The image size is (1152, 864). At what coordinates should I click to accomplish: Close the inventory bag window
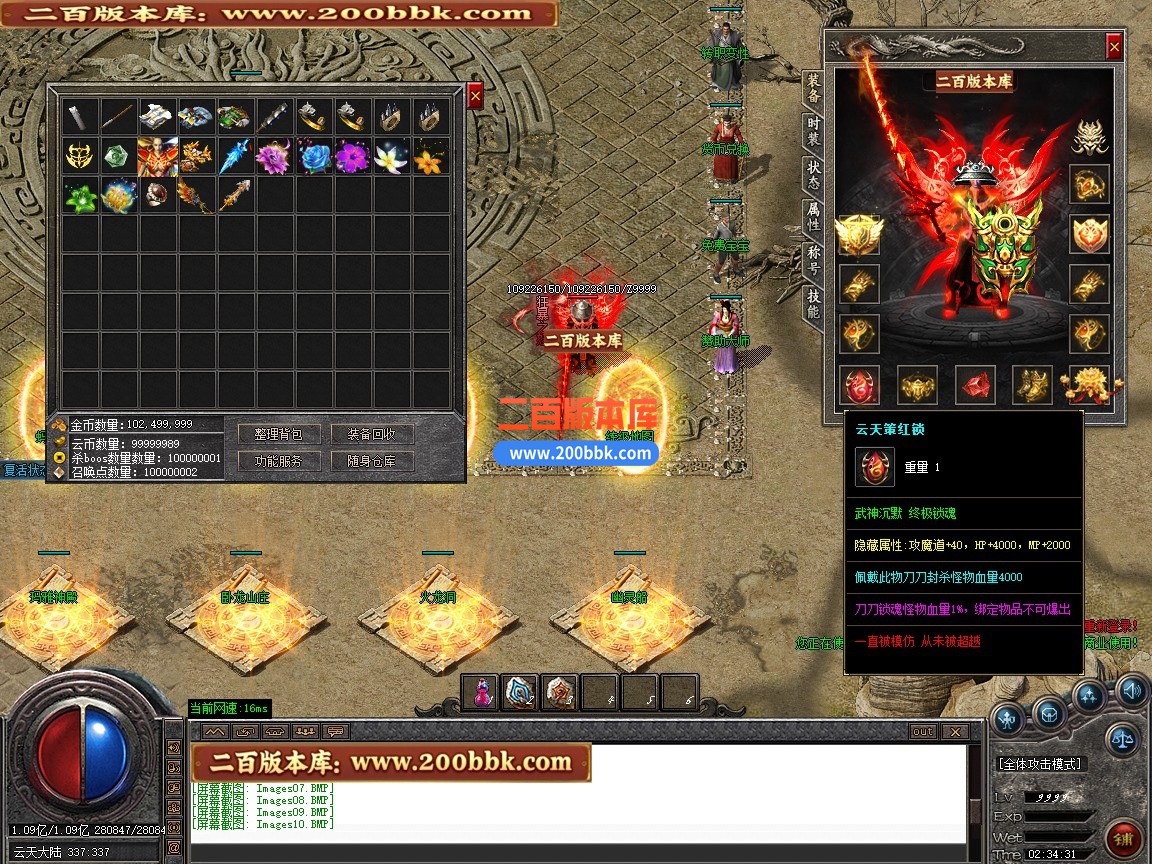[475, 95]
